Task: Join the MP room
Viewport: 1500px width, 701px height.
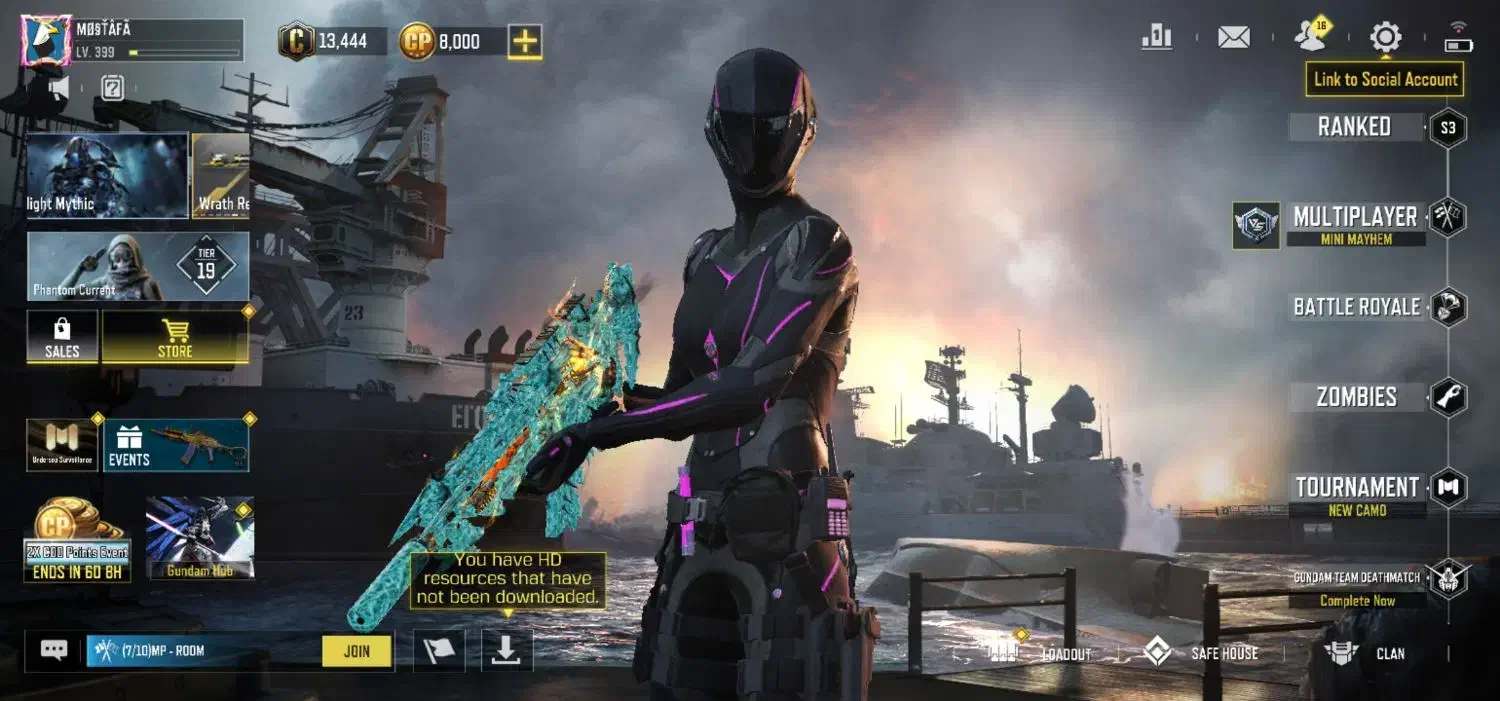Action: click(x=357, y=651)
